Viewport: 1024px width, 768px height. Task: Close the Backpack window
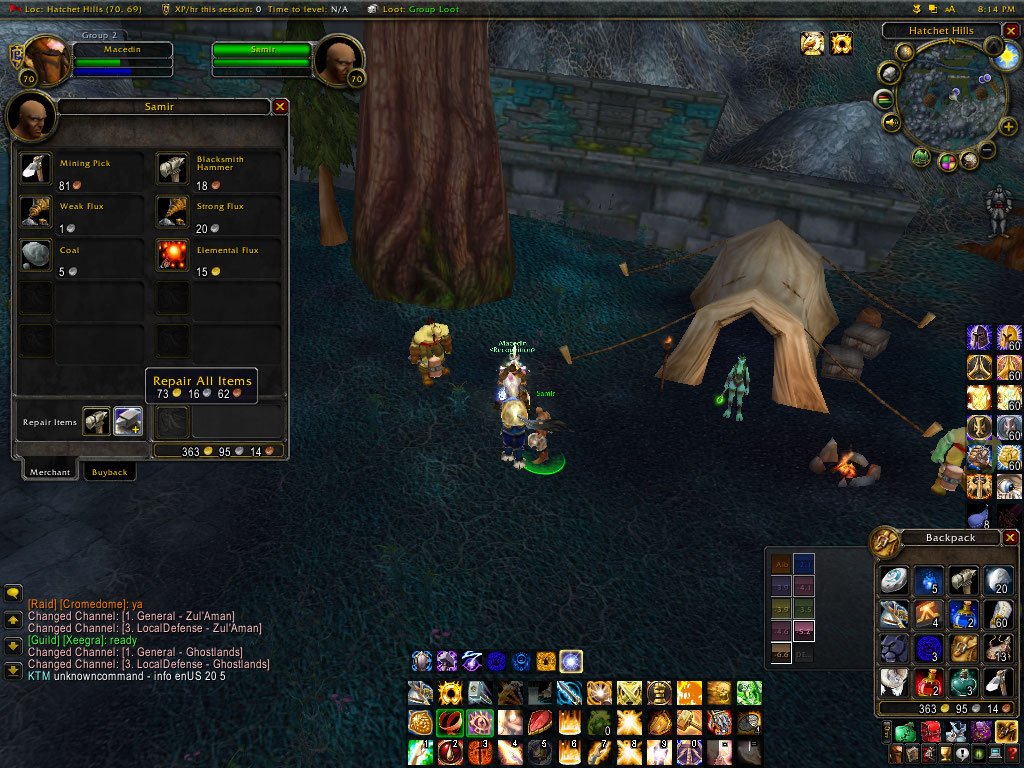pos(1010,538)
